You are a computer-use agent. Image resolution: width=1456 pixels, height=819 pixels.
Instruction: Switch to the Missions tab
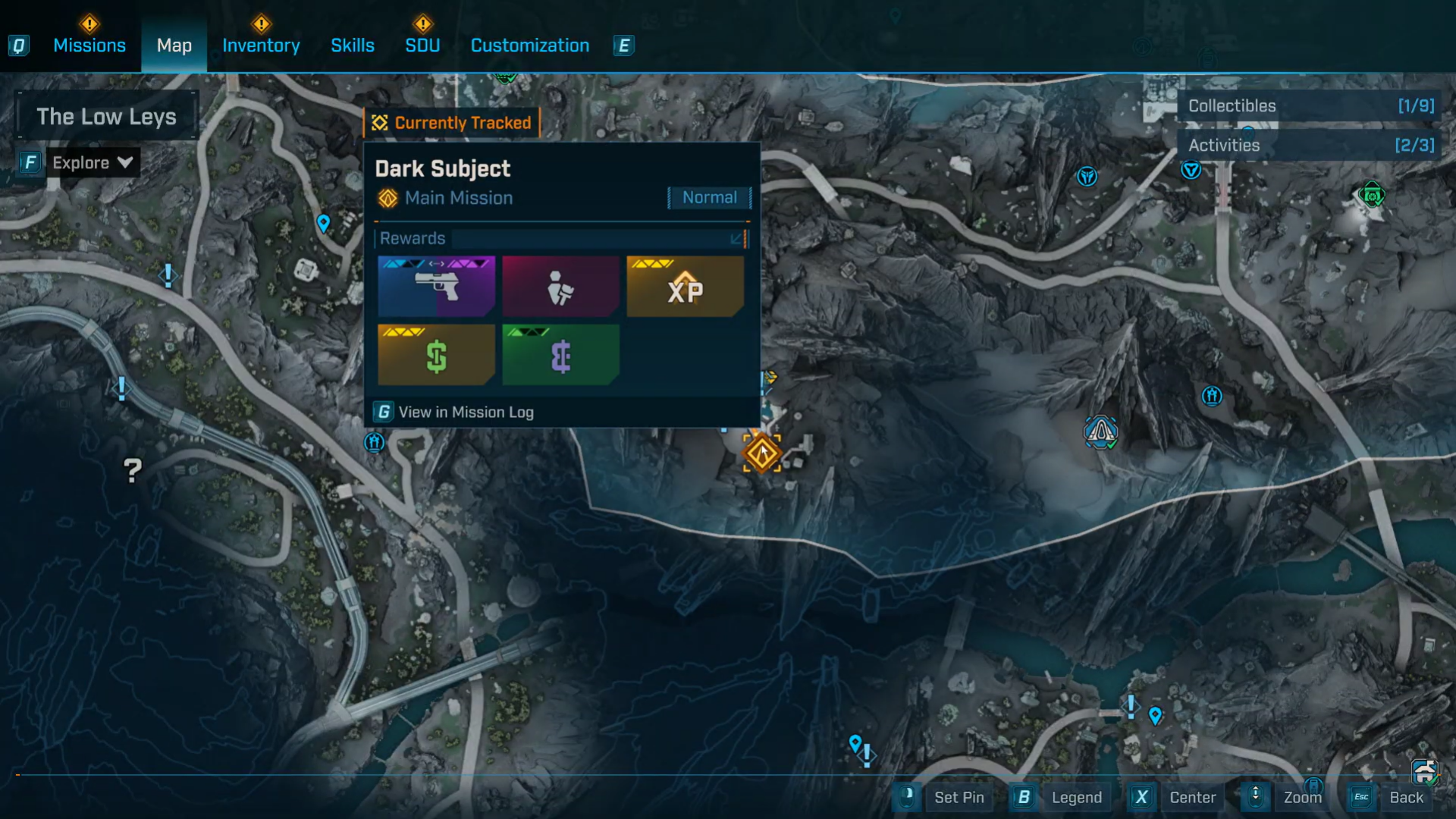click(x=89, y=45)
